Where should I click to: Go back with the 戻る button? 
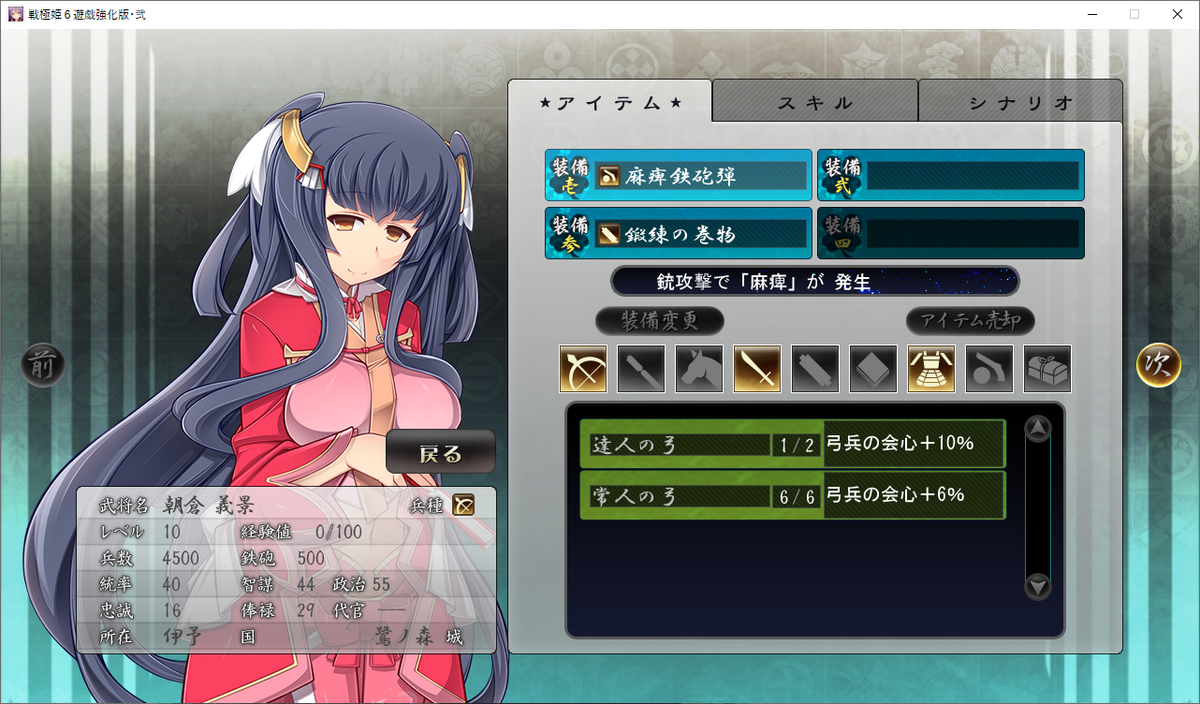440,454
